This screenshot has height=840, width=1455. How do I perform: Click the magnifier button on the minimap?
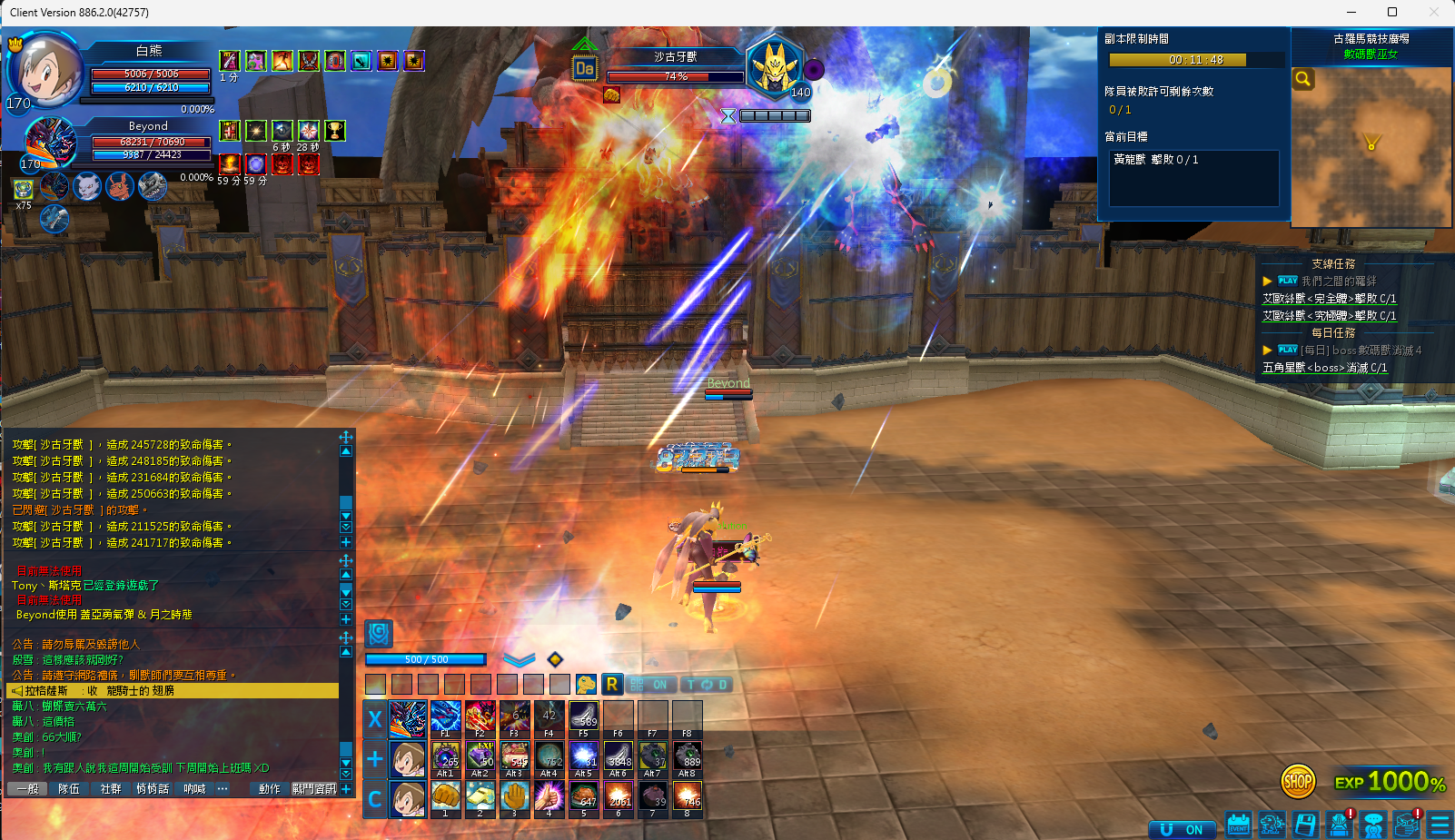(1303, 79)
